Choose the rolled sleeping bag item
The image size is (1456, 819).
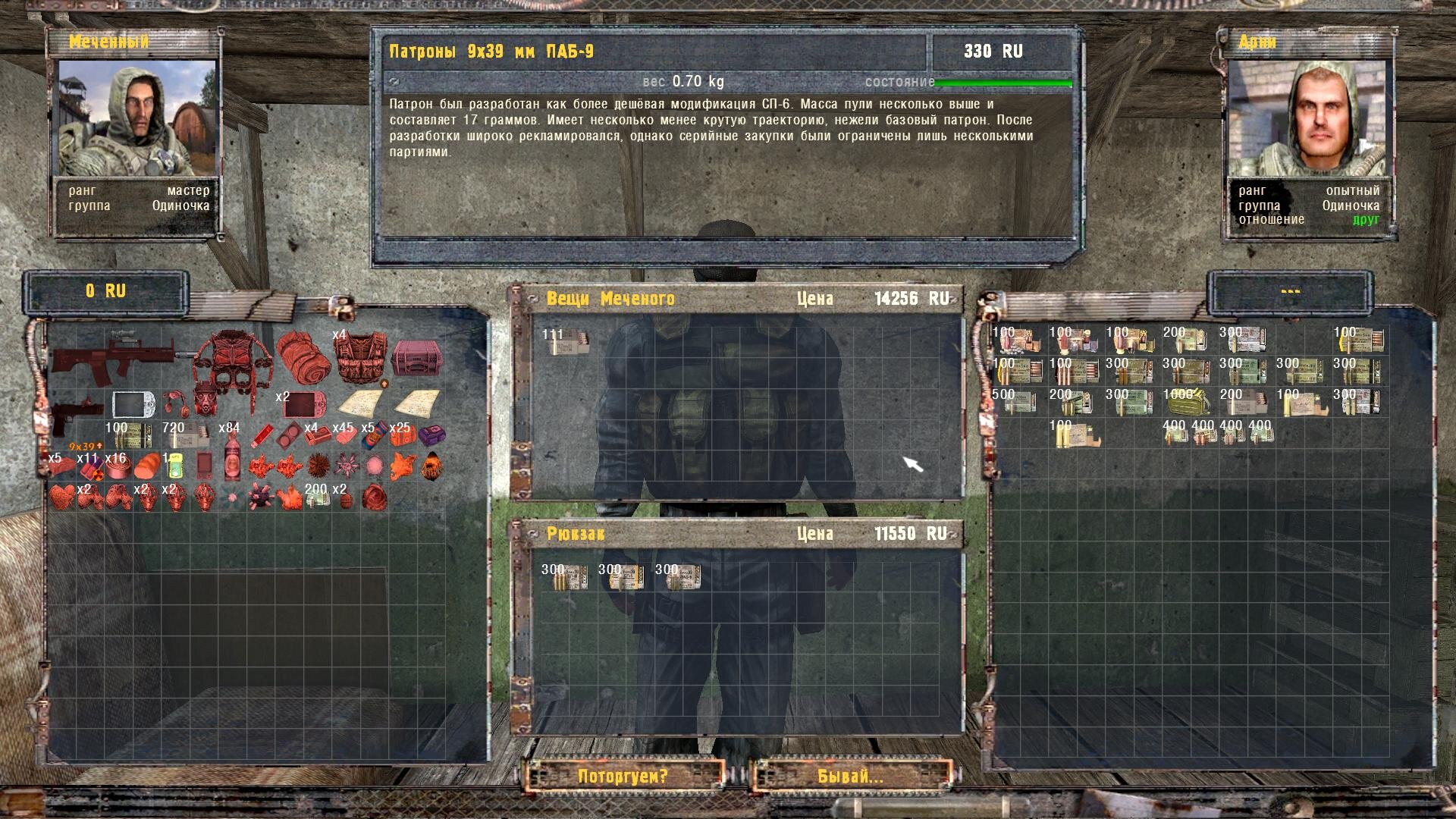[x=303, y=356]
